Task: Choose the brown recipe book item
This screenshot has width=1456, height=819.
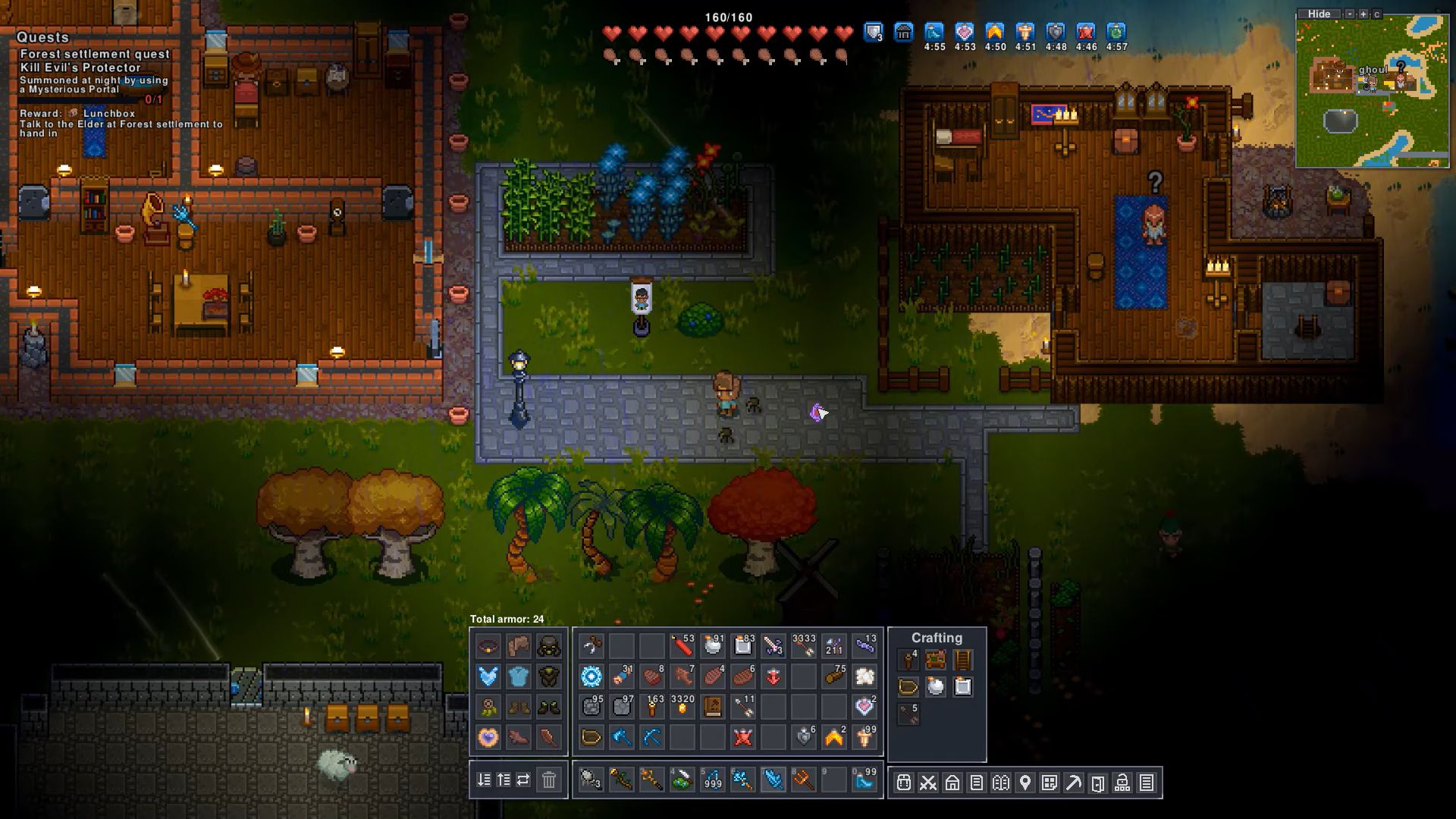Action: click(x=712, y=707)
